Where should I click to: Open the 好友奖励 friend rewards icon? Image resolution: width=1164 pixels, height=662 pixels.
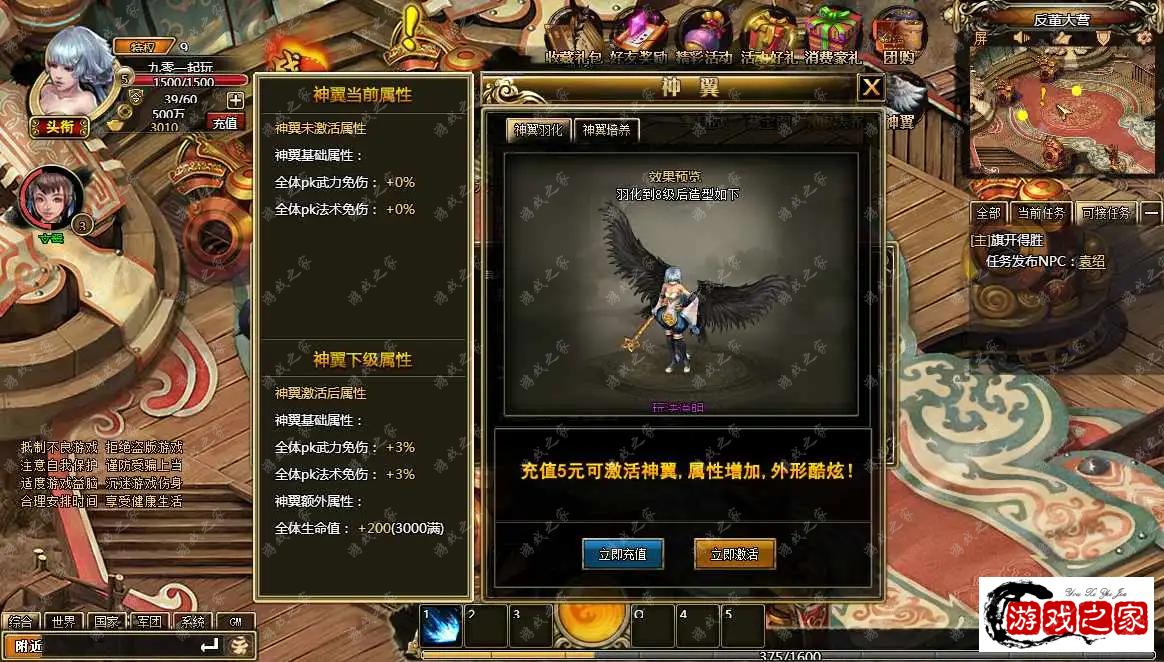(x=638, y=36)
